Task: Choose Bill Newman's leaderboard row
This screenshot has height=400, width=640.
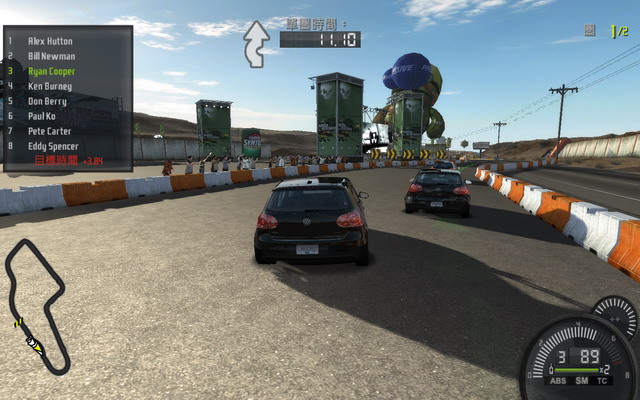Action: pyautogui.click(x=50, y=56)
